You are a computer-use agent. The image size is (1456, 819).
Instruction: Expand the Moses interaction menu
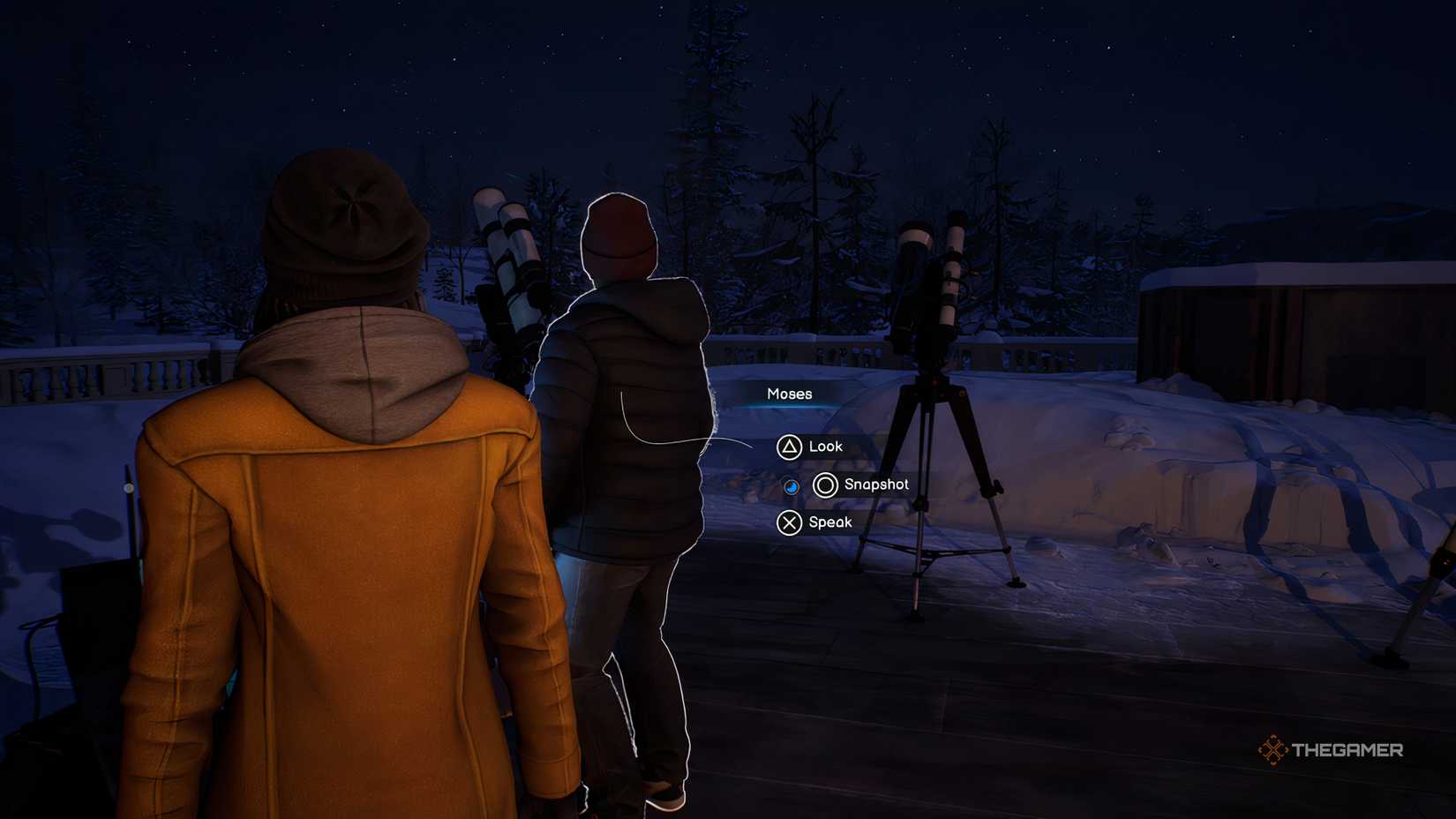tap(788, 394)
